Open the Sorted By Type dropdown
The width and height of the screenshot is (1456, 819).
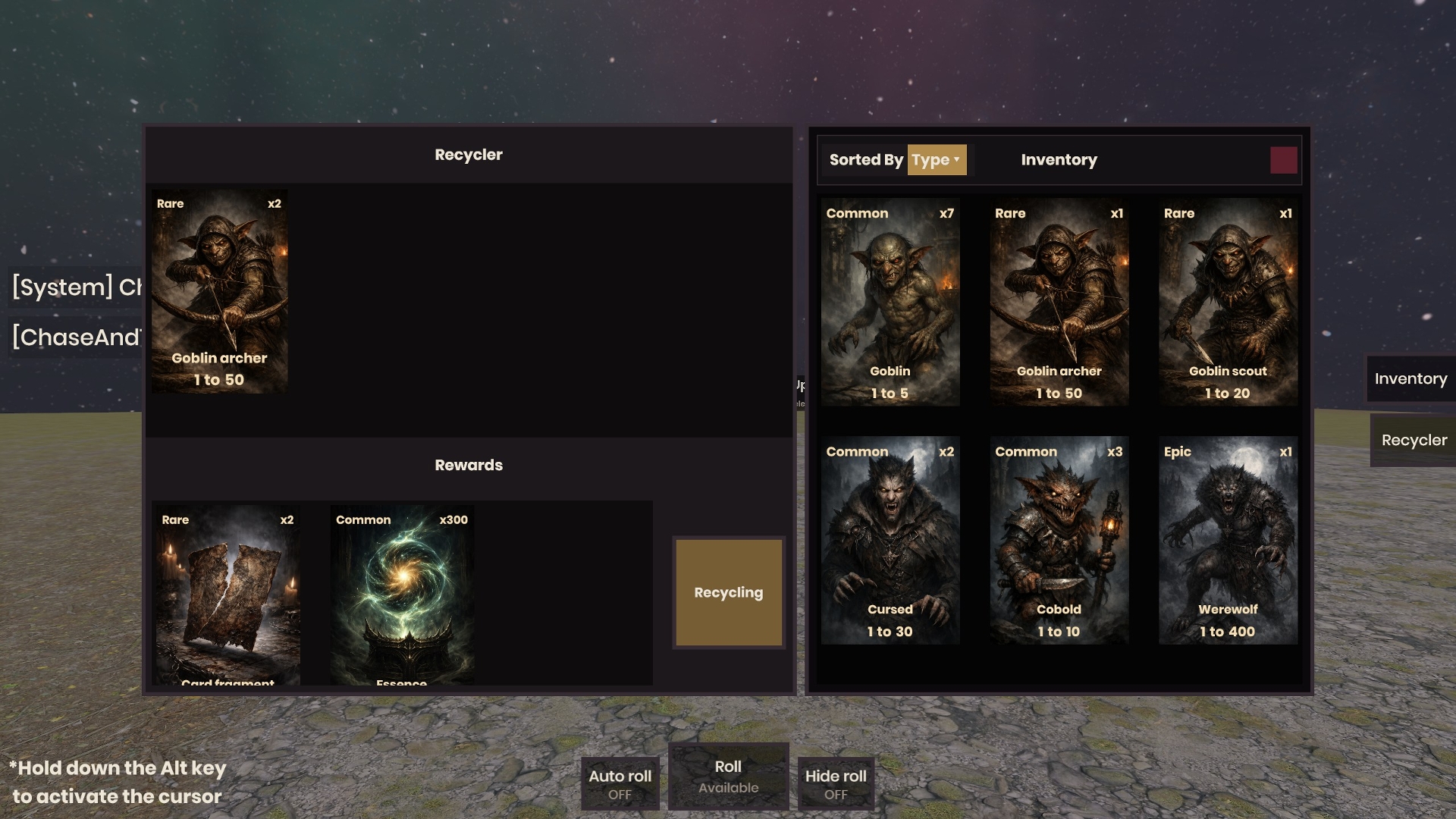point(937,160)
